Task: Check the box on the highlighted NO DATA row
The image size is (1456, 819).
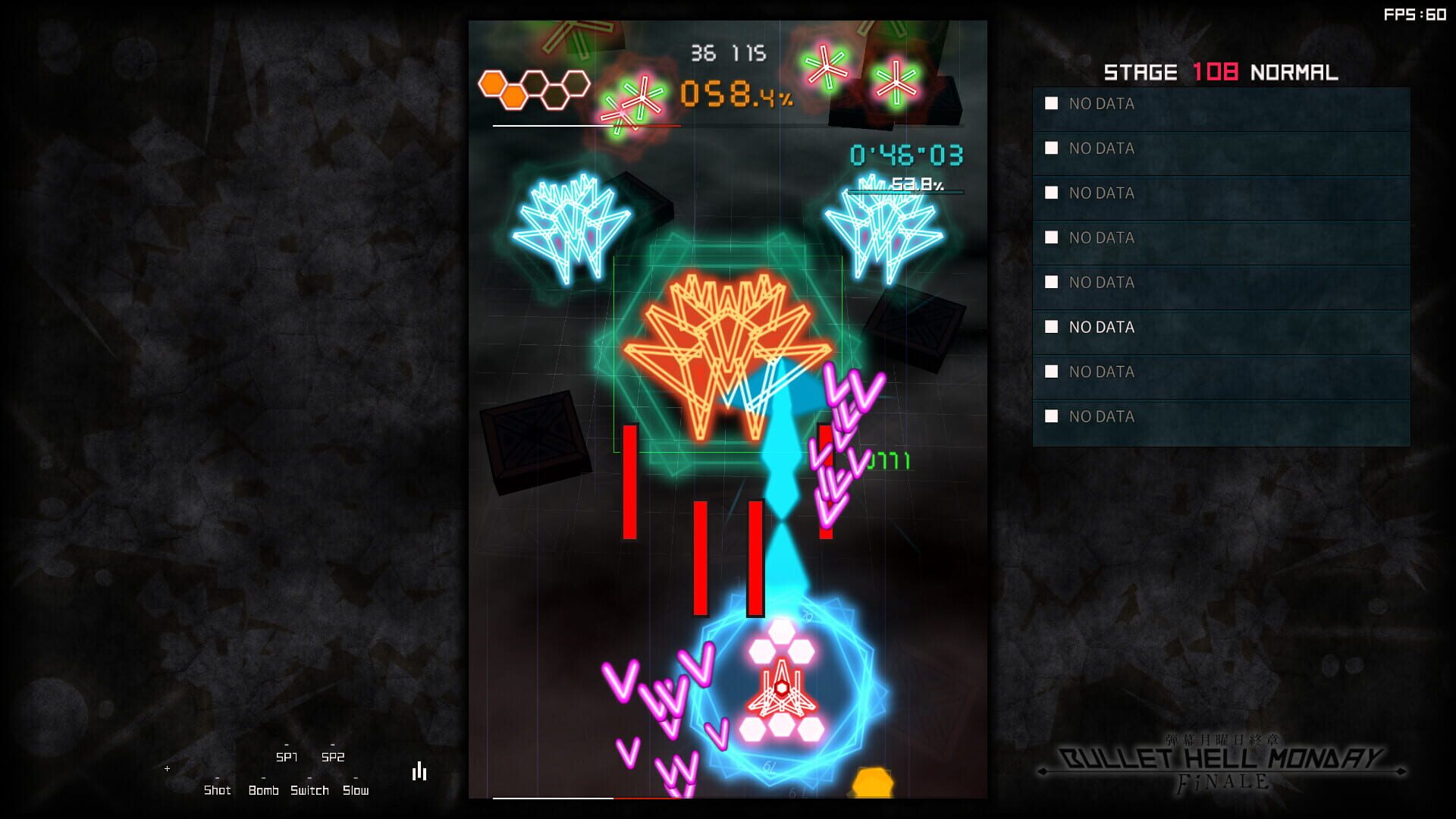Action: 1050,328
